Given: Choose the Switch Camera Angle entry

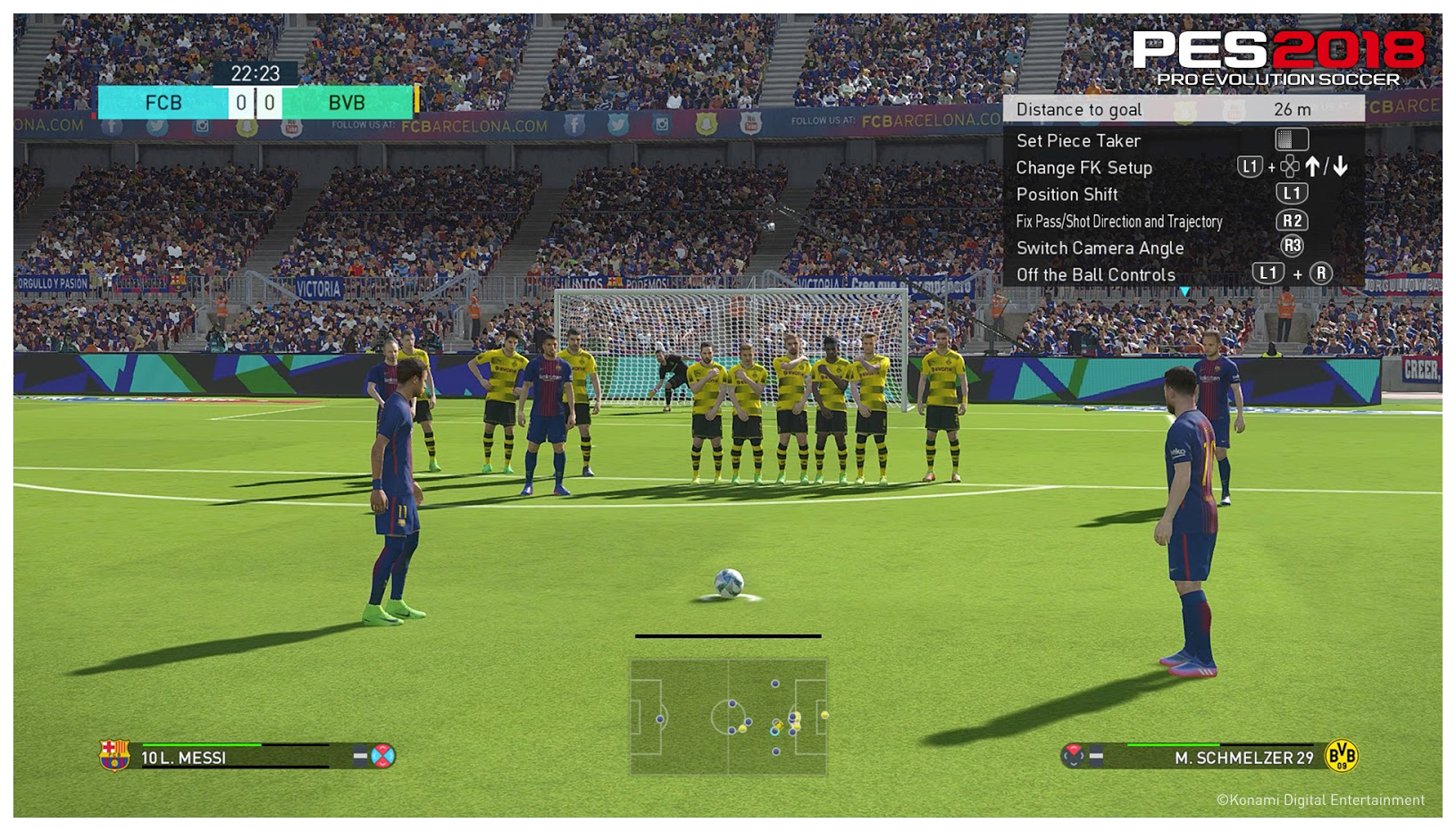Looking at the screenshot, I should [1100, 248].
